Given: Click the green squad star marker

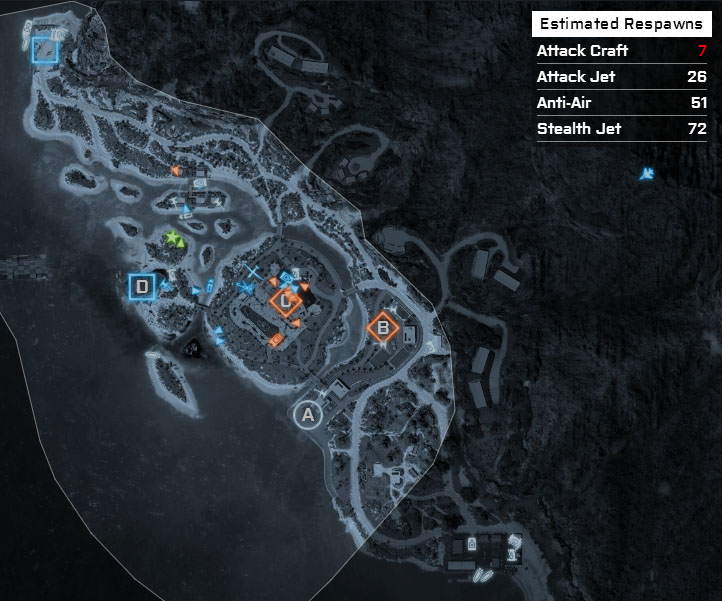Looking at the screenshot, I should [x=174, y=238].
